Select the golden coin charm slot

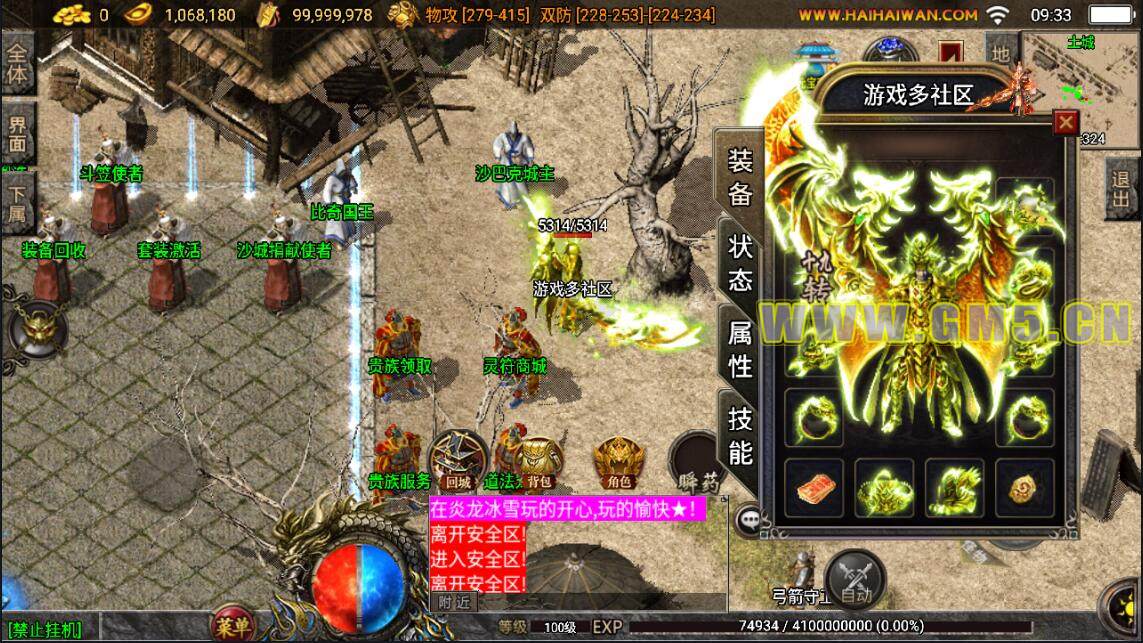tap(1024, 488)
